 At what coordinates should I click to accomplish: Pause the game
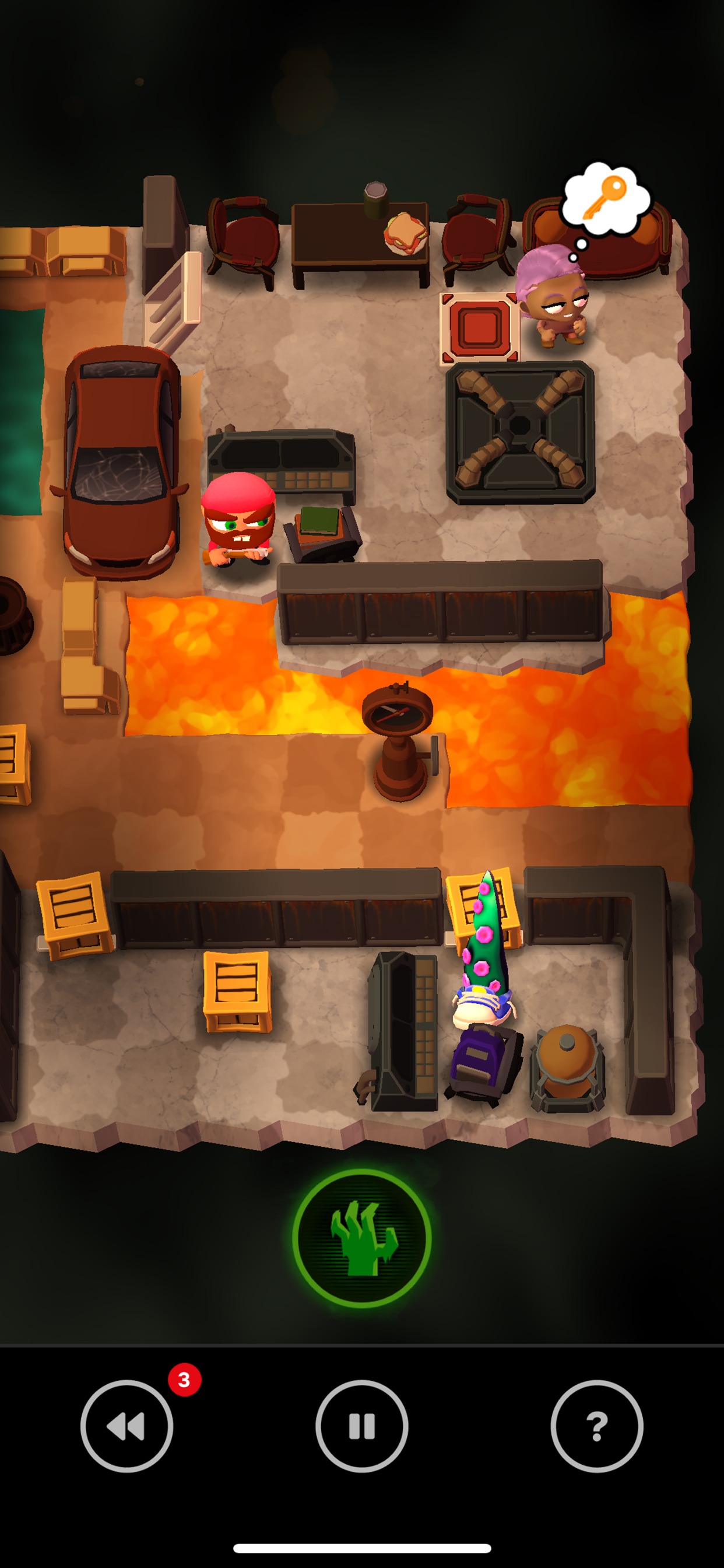point(362,1426)
